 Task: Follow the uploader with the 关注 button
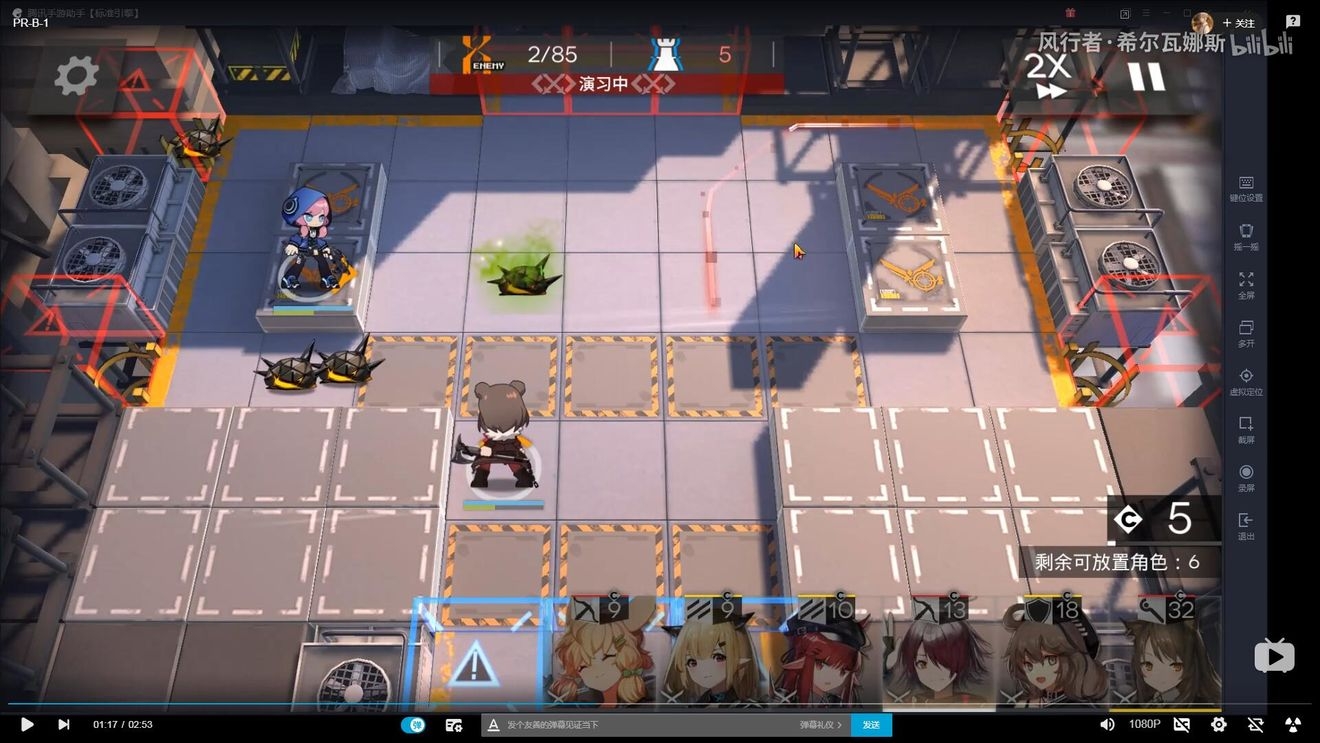pos(1238,23)
